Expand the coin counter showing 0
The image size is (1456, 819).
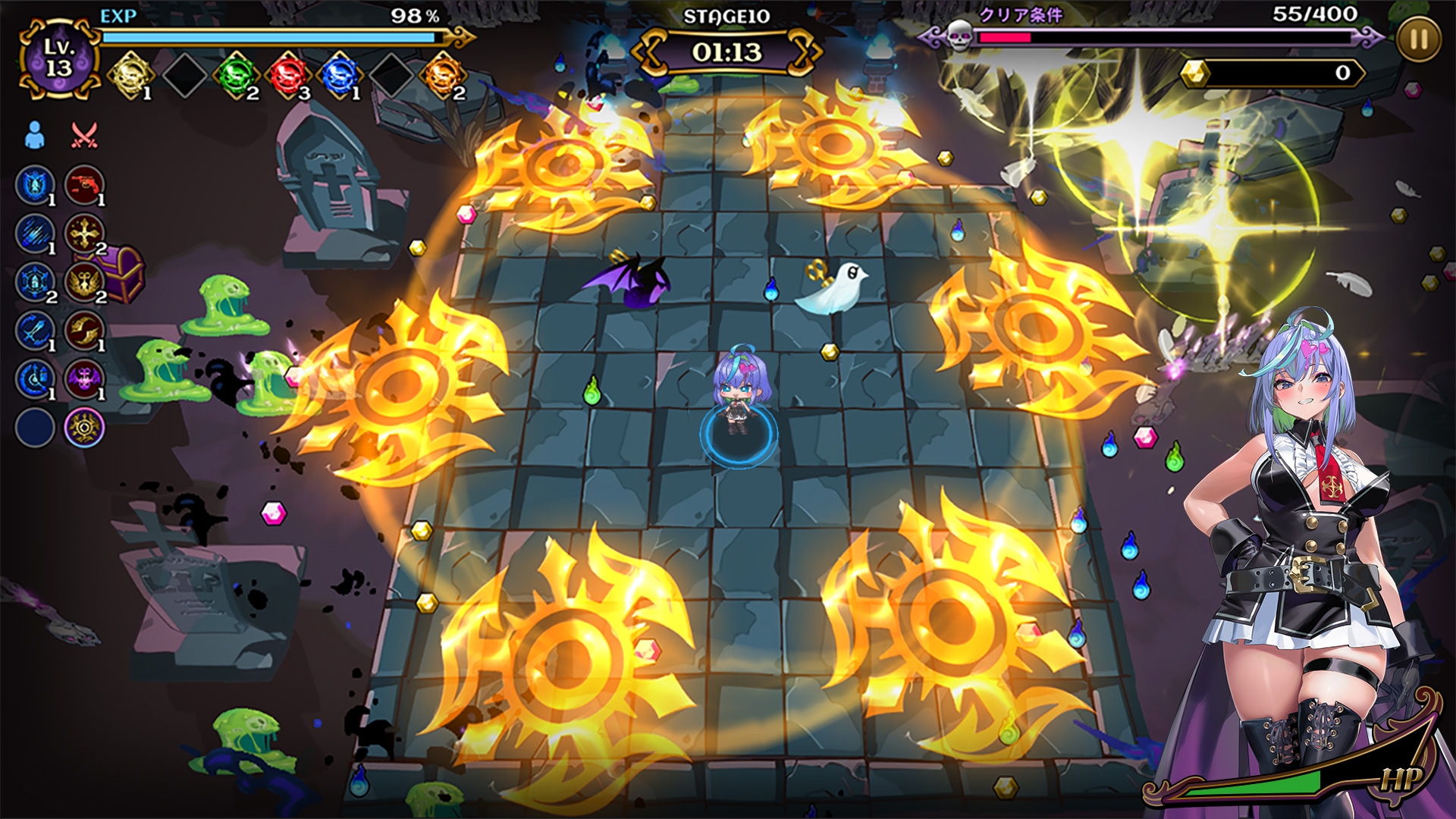(x=1274, y=72)
